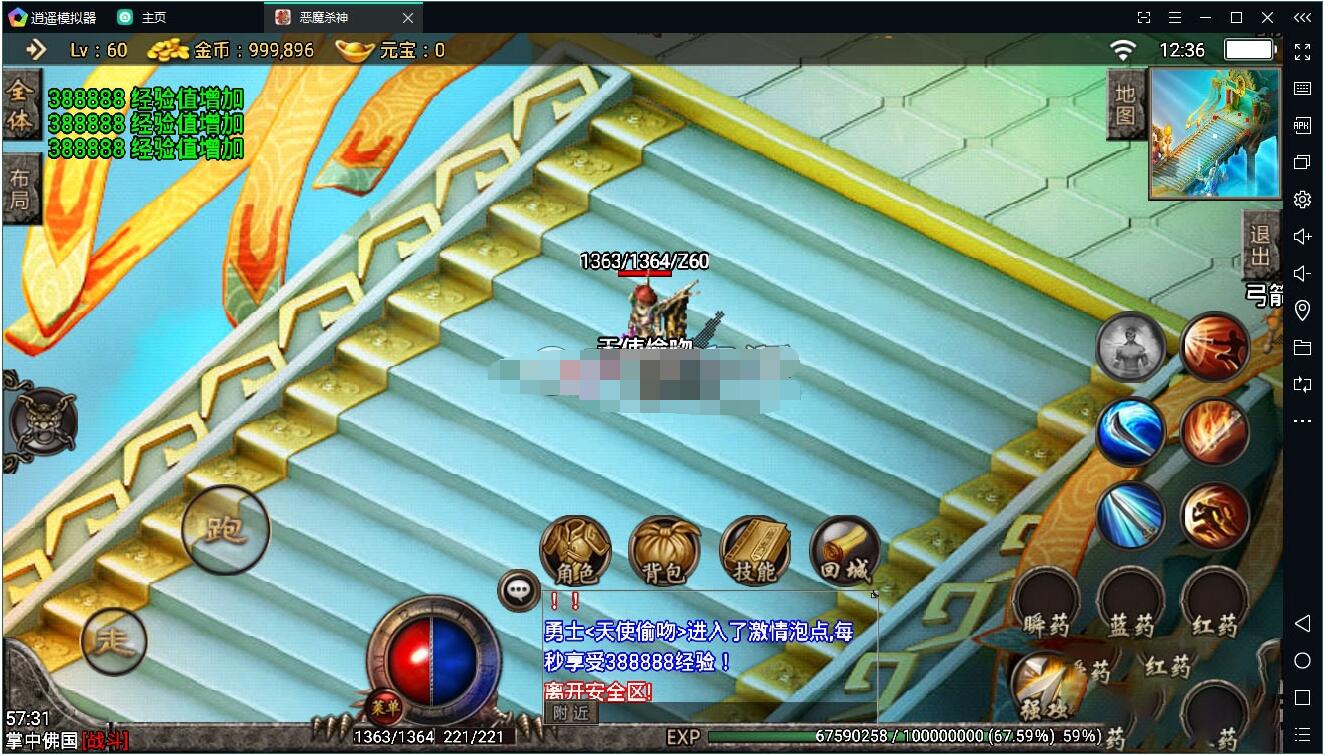This screenshot has width=1333, height=755.
Task: Use the 回城 return-to-town scroll
Action: [844, 551]
